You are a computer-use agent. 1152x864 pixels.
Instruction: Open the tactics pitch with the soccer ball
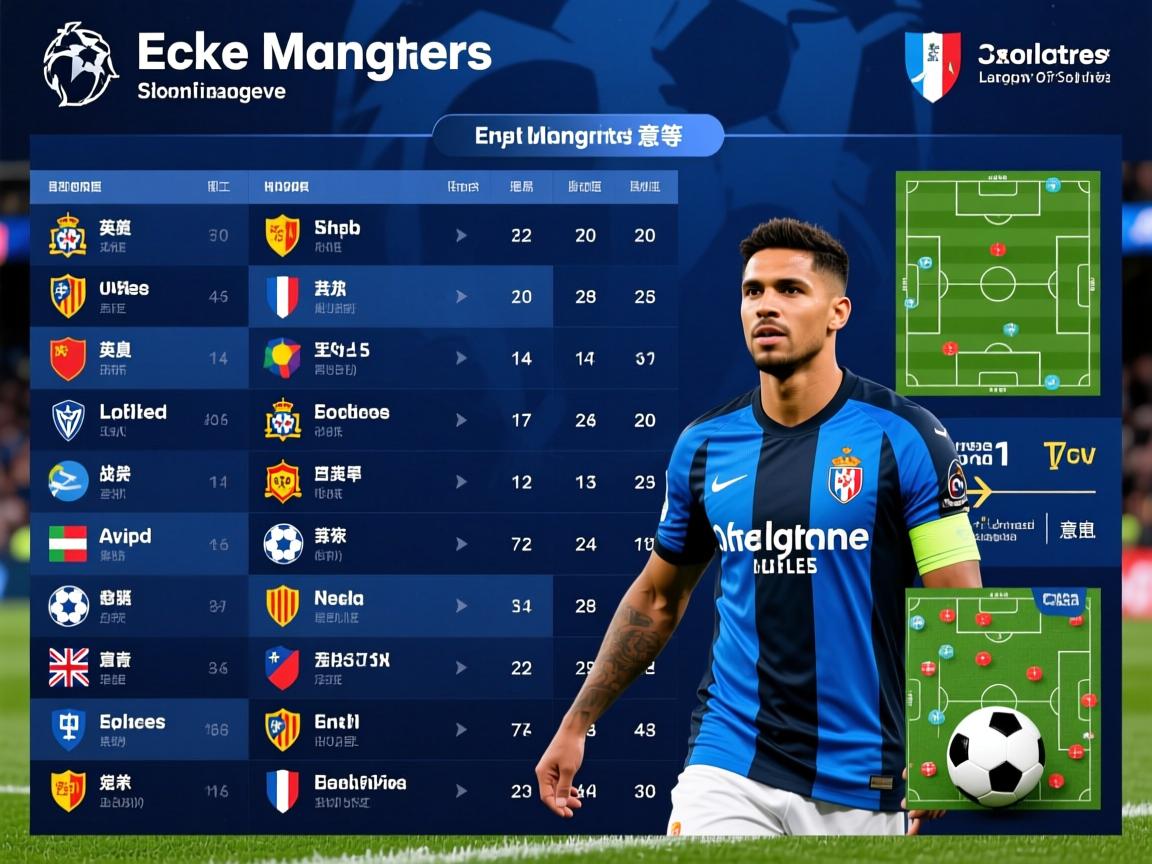click(1002, 698)
